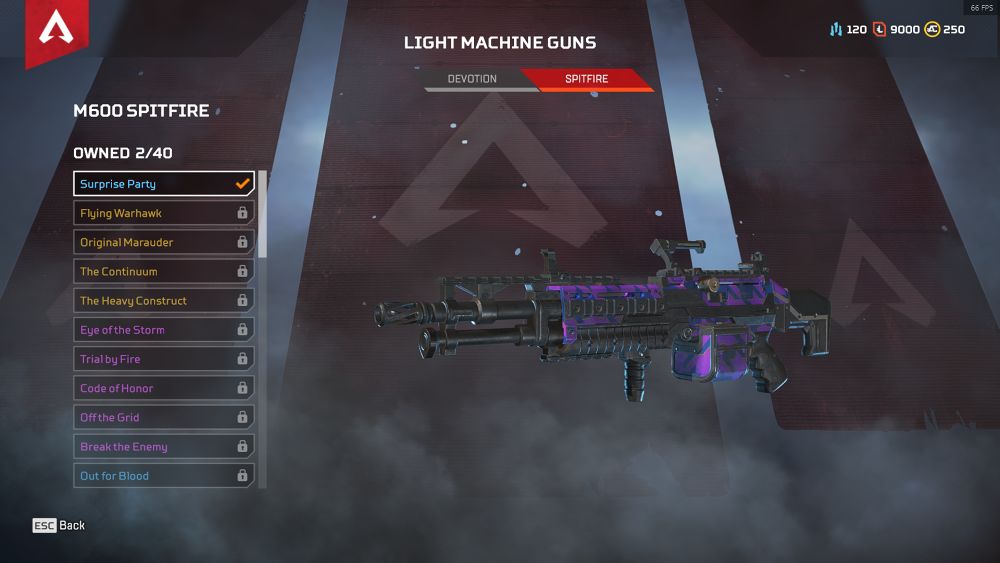Image resolution: width=1000 pixels, height=563 pixels.
Task: Preview the Trial by Fire skin
Action: click(164, 359)
